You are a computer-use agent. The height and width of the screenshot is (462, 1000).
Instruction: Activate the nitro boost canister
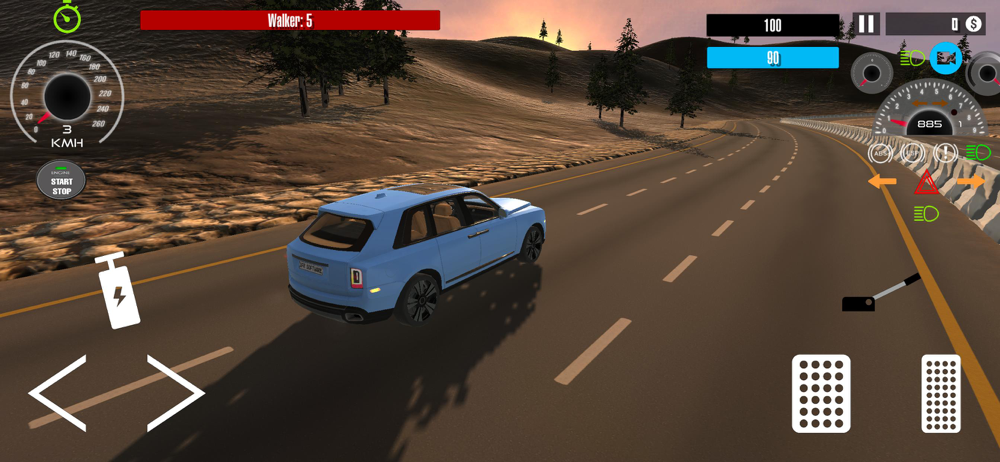pos(117,291)
